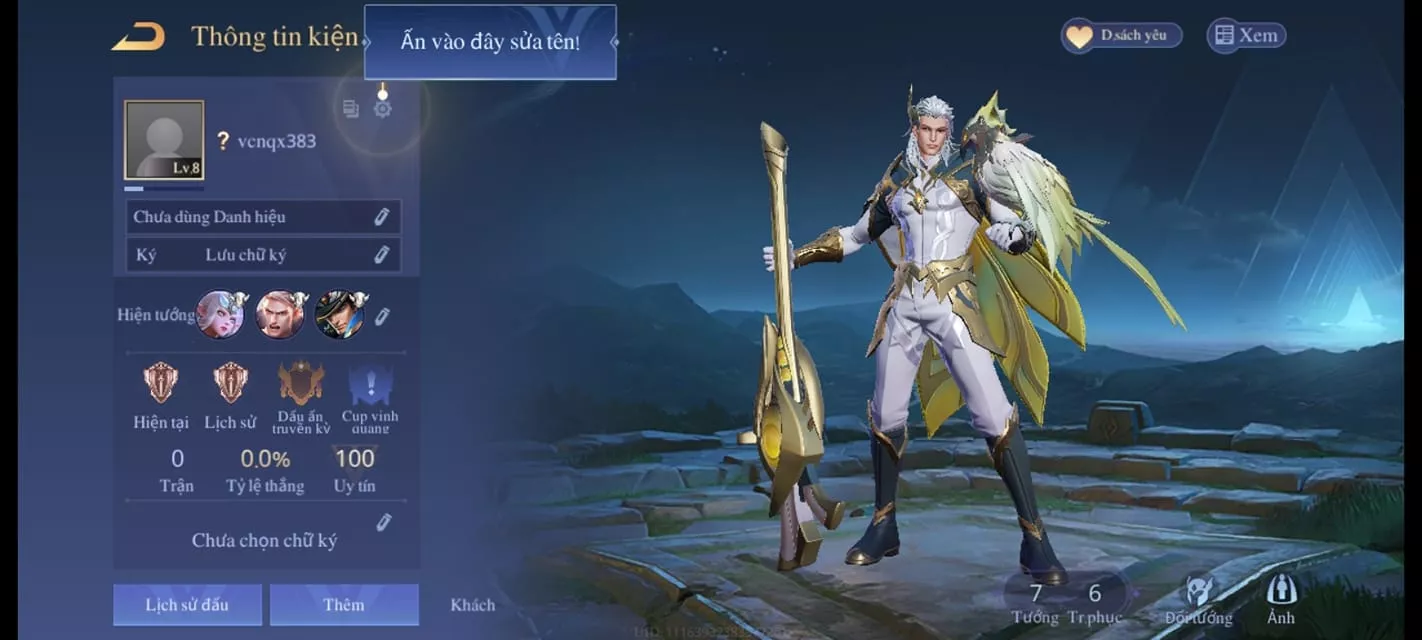Screen dimensions: 1422x640
Task: Open the Dấu ấn truyền kỳ emblem
Action: tap(301, 385)
